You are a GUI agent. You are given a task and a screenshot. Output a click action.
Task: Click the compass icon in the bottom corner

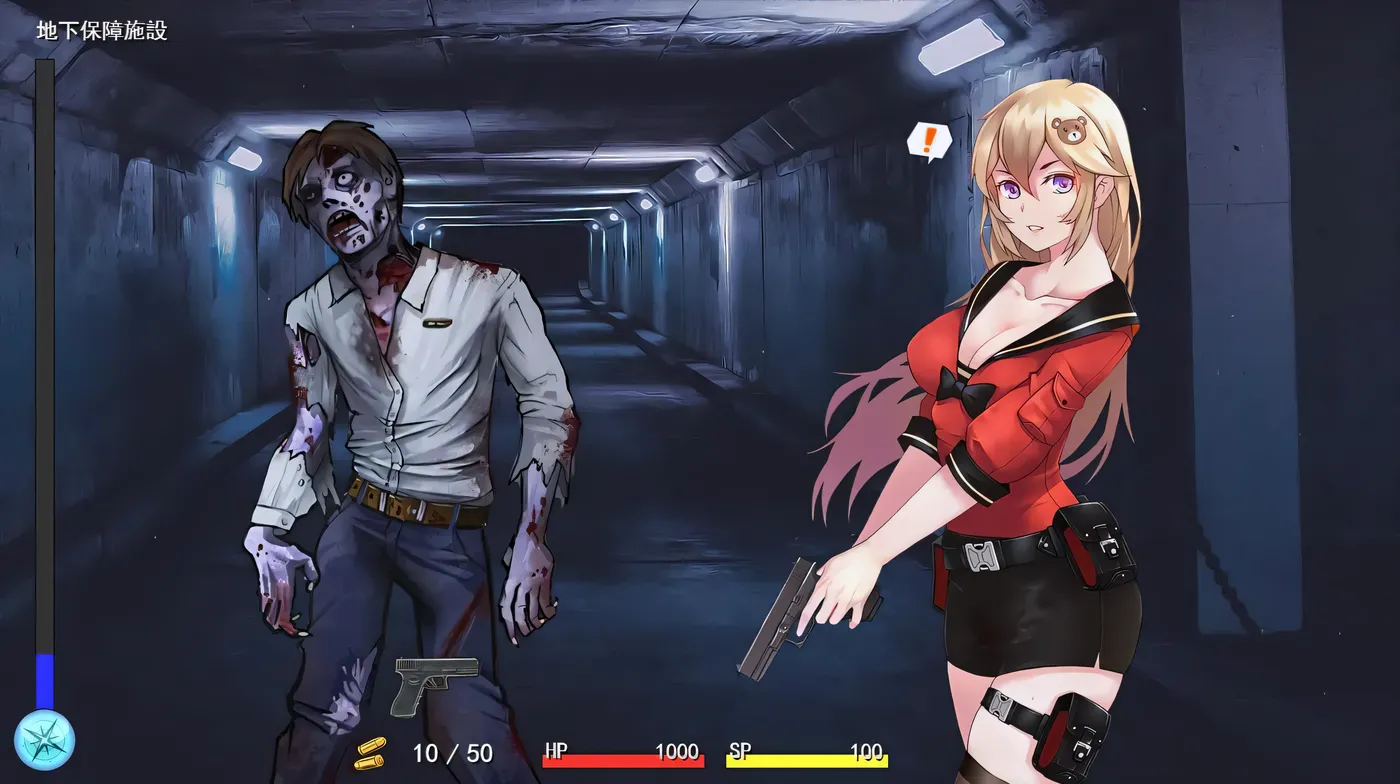point(47,740)
